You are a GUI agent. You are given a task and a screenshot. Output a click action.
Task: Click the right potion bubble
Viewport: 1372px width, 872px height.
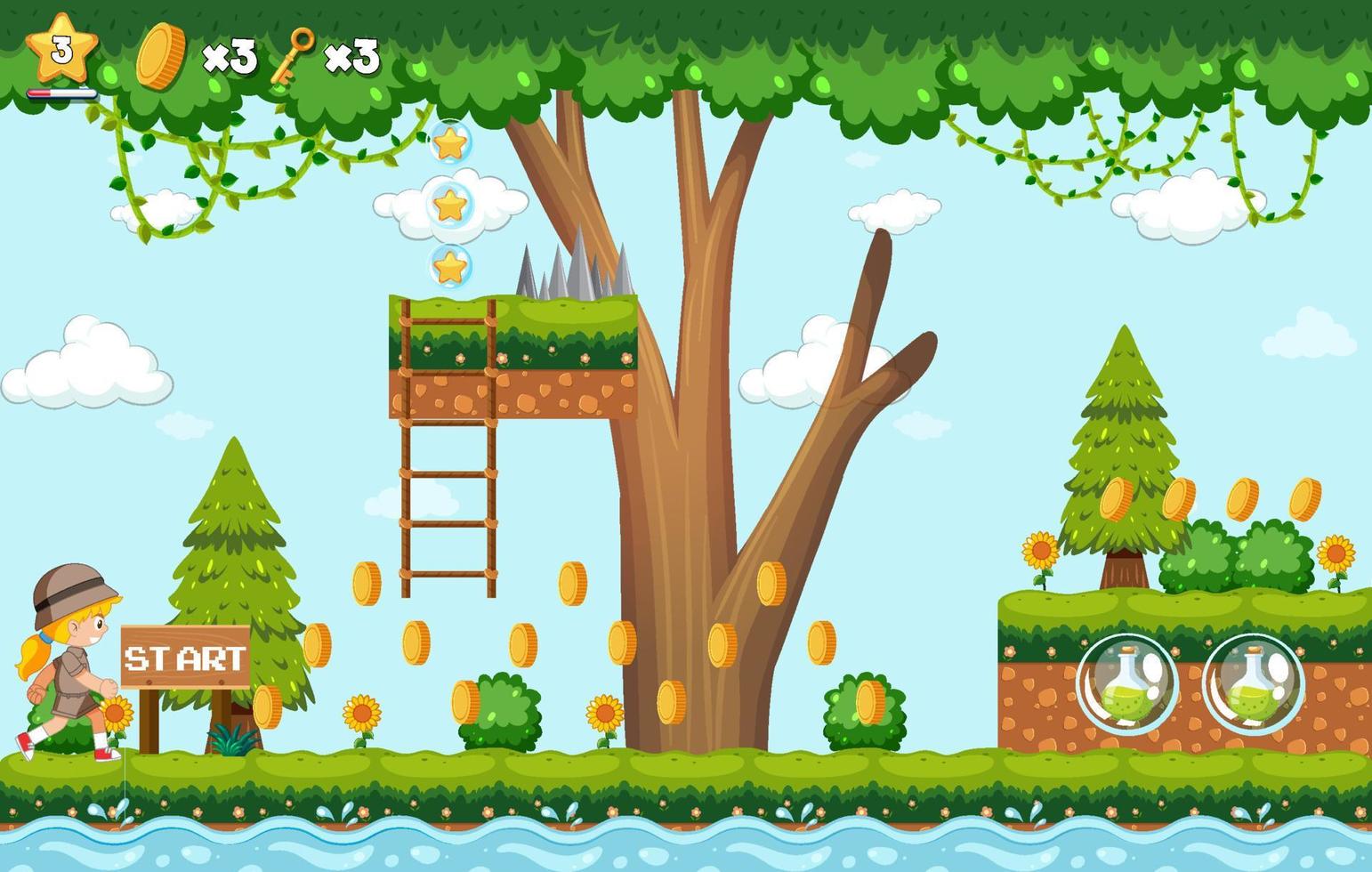click(1250, 682)
